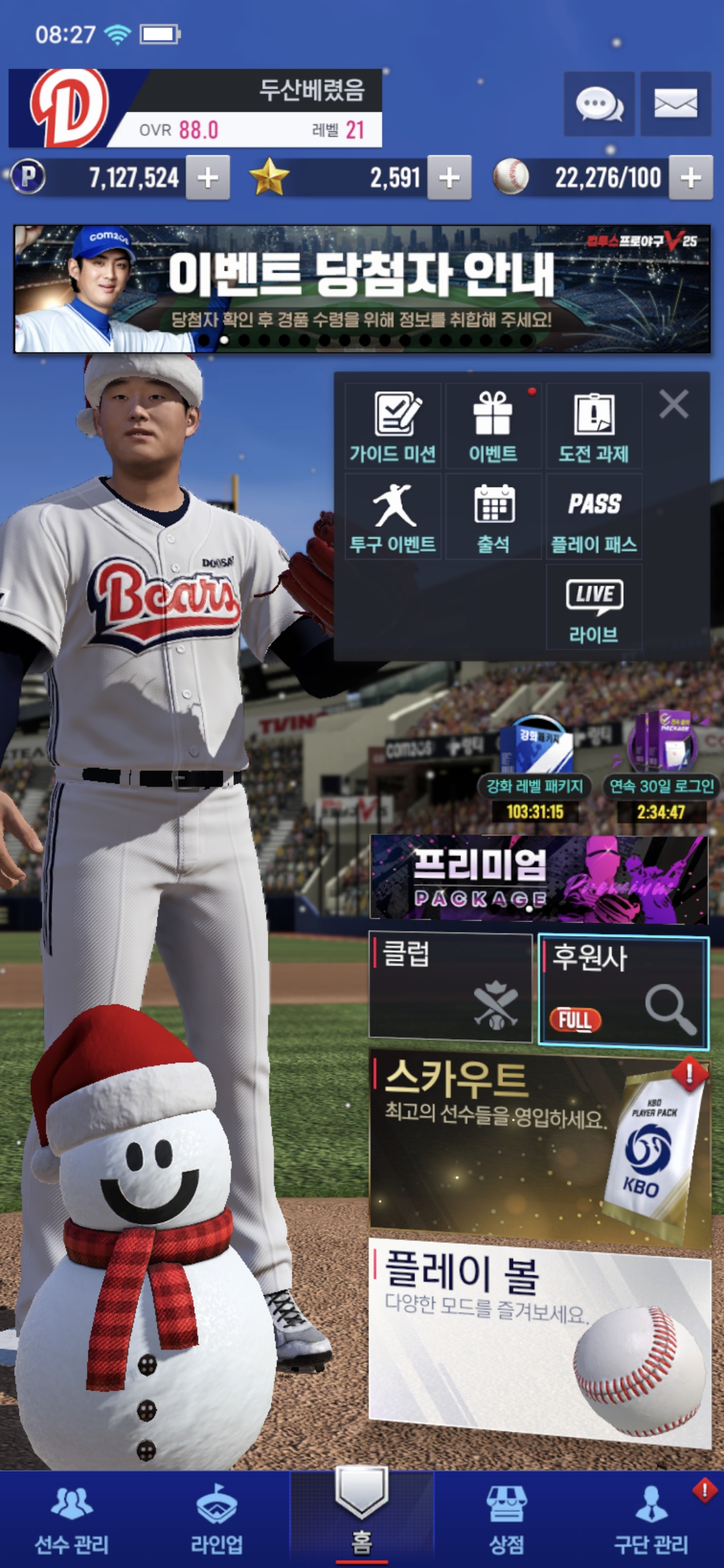
Task: Open 투구 이벤트 pitching event
Action: [x=393, y=517]
